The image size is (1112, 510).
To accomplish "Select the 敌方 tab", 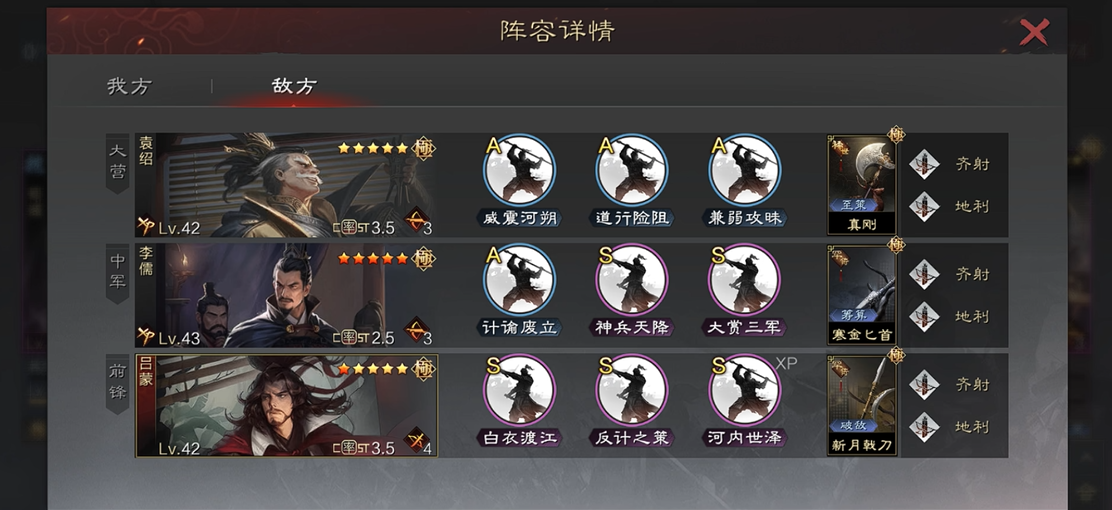I will (294, 86).
